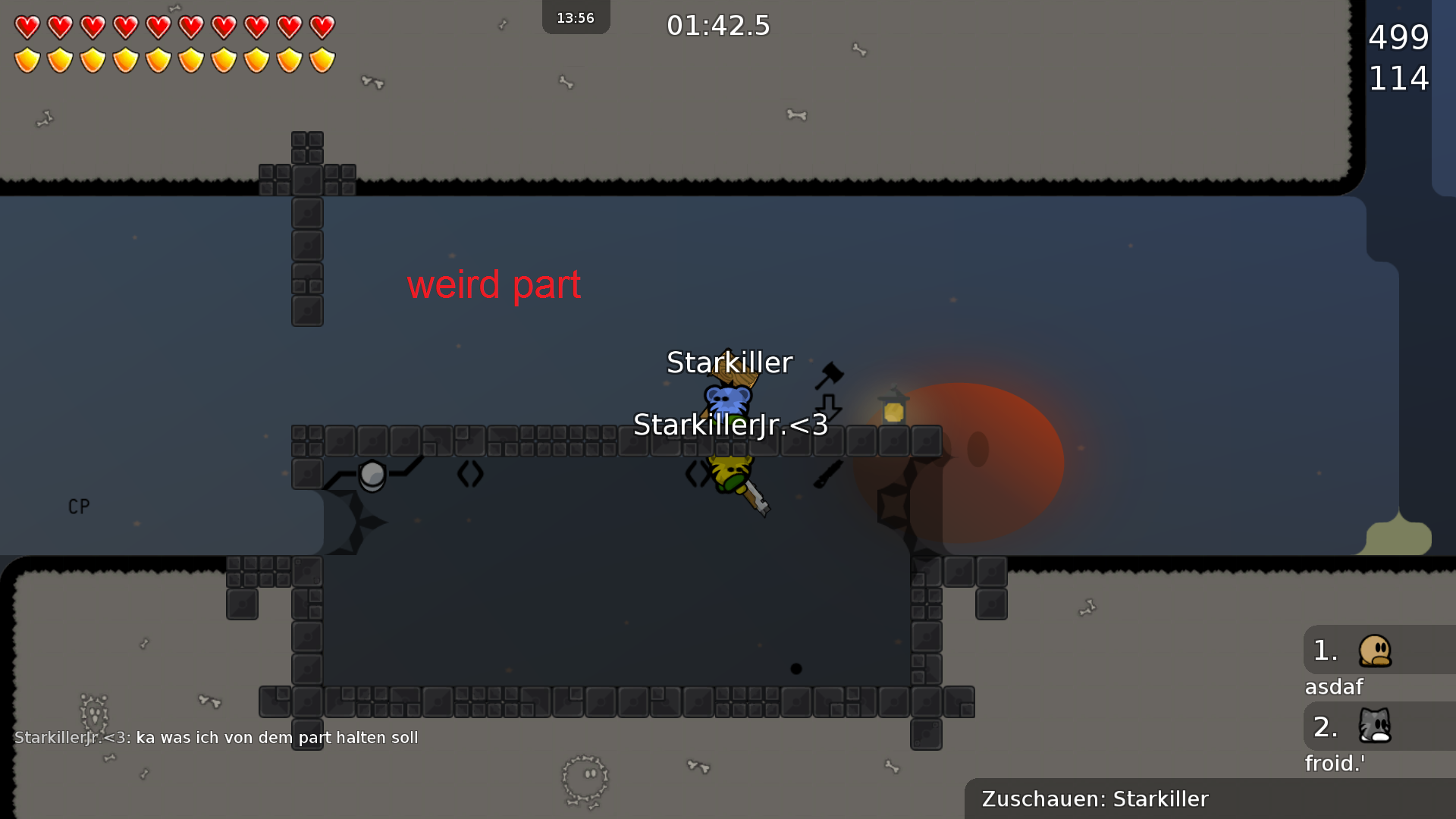This screenshot has height=819, width=1456.
Task: Open the spectator bar showing Zuschauen: Starkiller
Action: pyautogui.click(x=1094, y=799)
